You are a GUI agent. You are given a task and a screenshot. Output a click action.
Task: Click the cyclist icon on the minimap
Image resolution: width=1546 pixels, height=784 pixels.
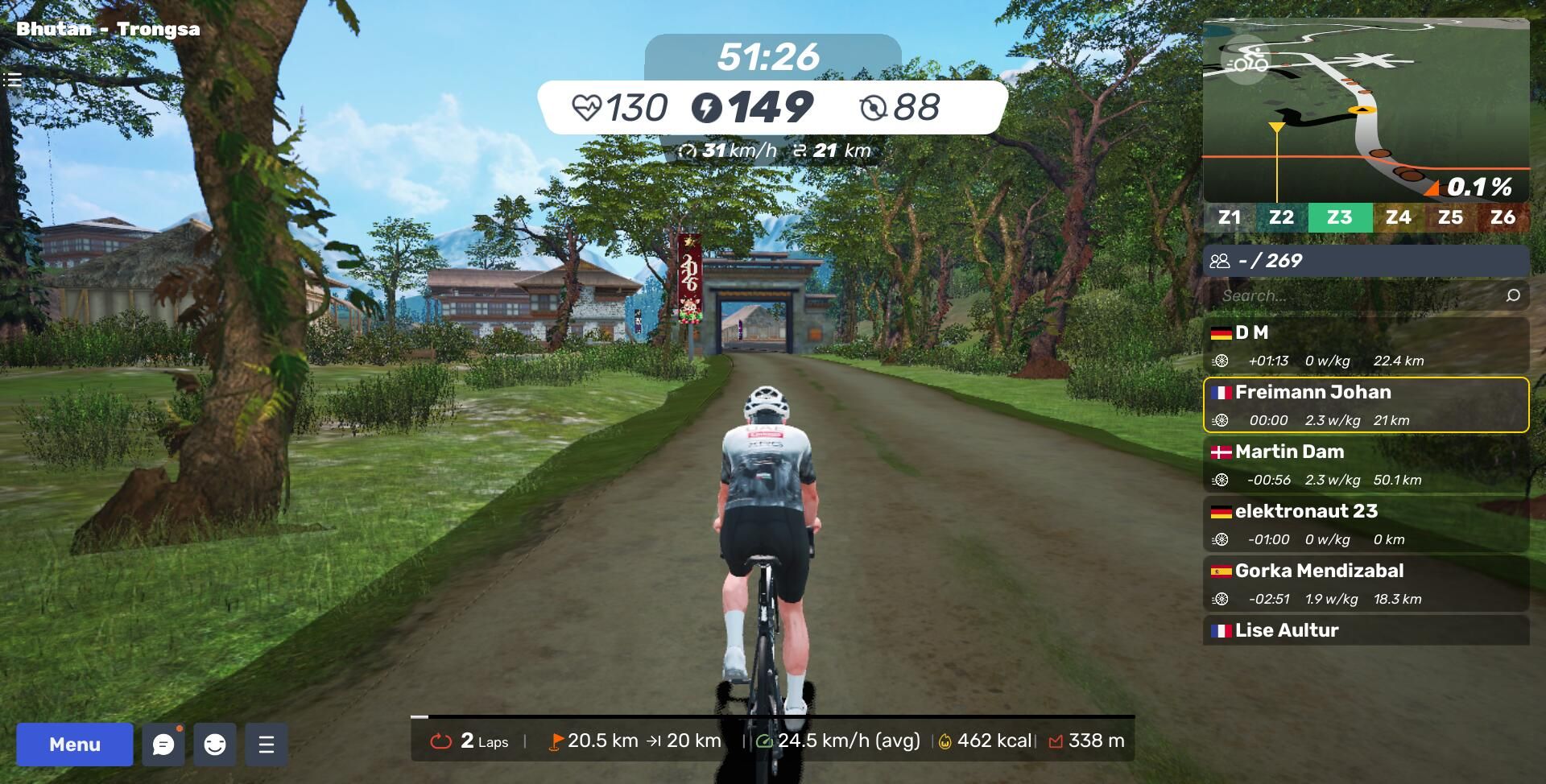pos(1246,61)
